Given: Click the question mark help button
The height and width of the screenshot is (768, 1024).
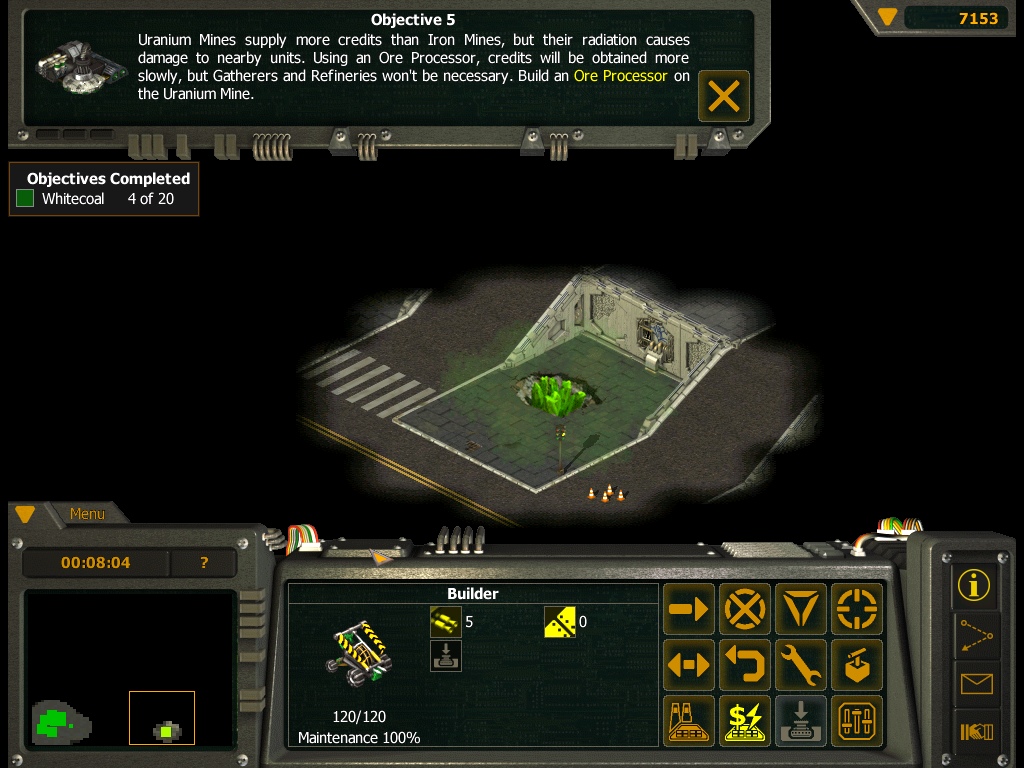Looking at the screenshot, I should pos(204,563).
